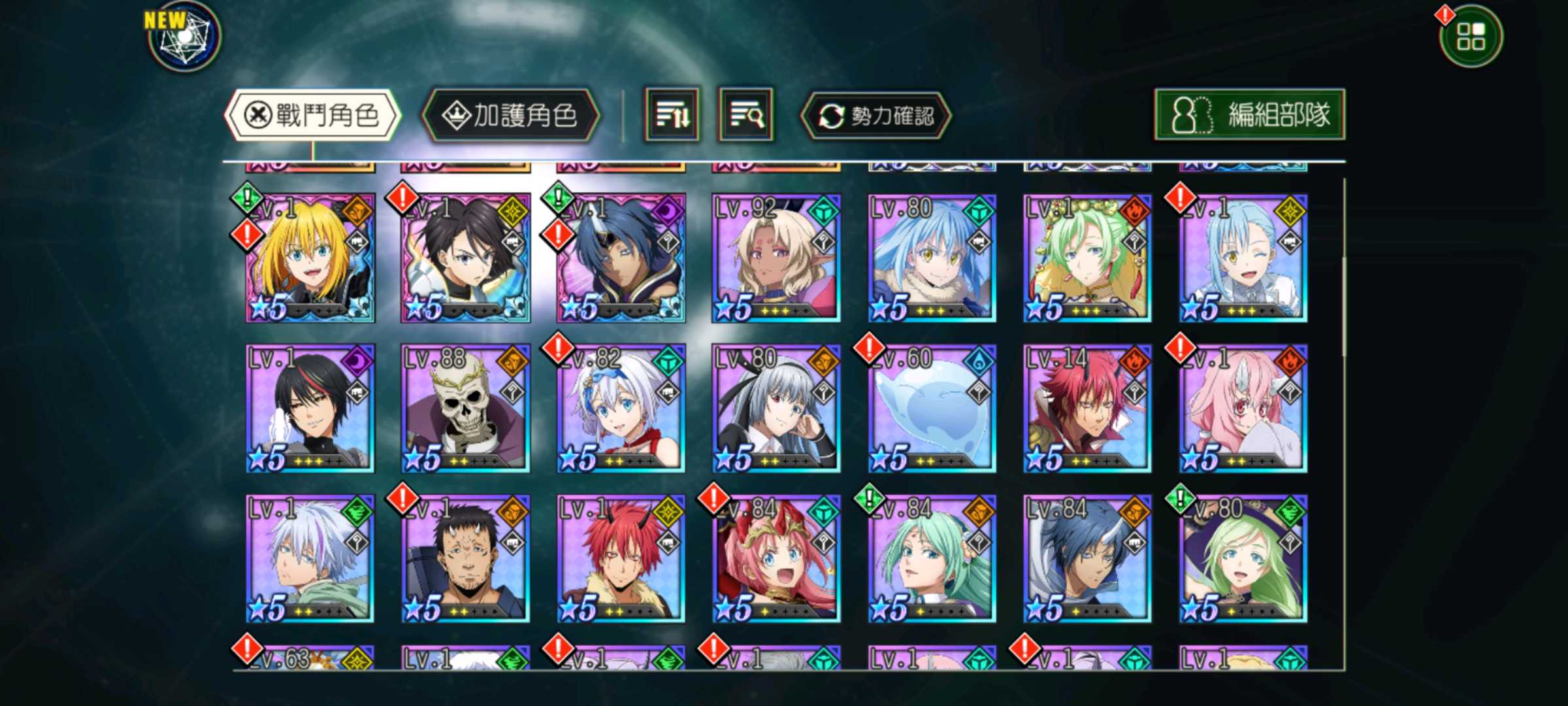Select the pink-haired horned girl Lv.1 card
The width and height of the screenshot is (1568, 706).
pos(1243,409)
